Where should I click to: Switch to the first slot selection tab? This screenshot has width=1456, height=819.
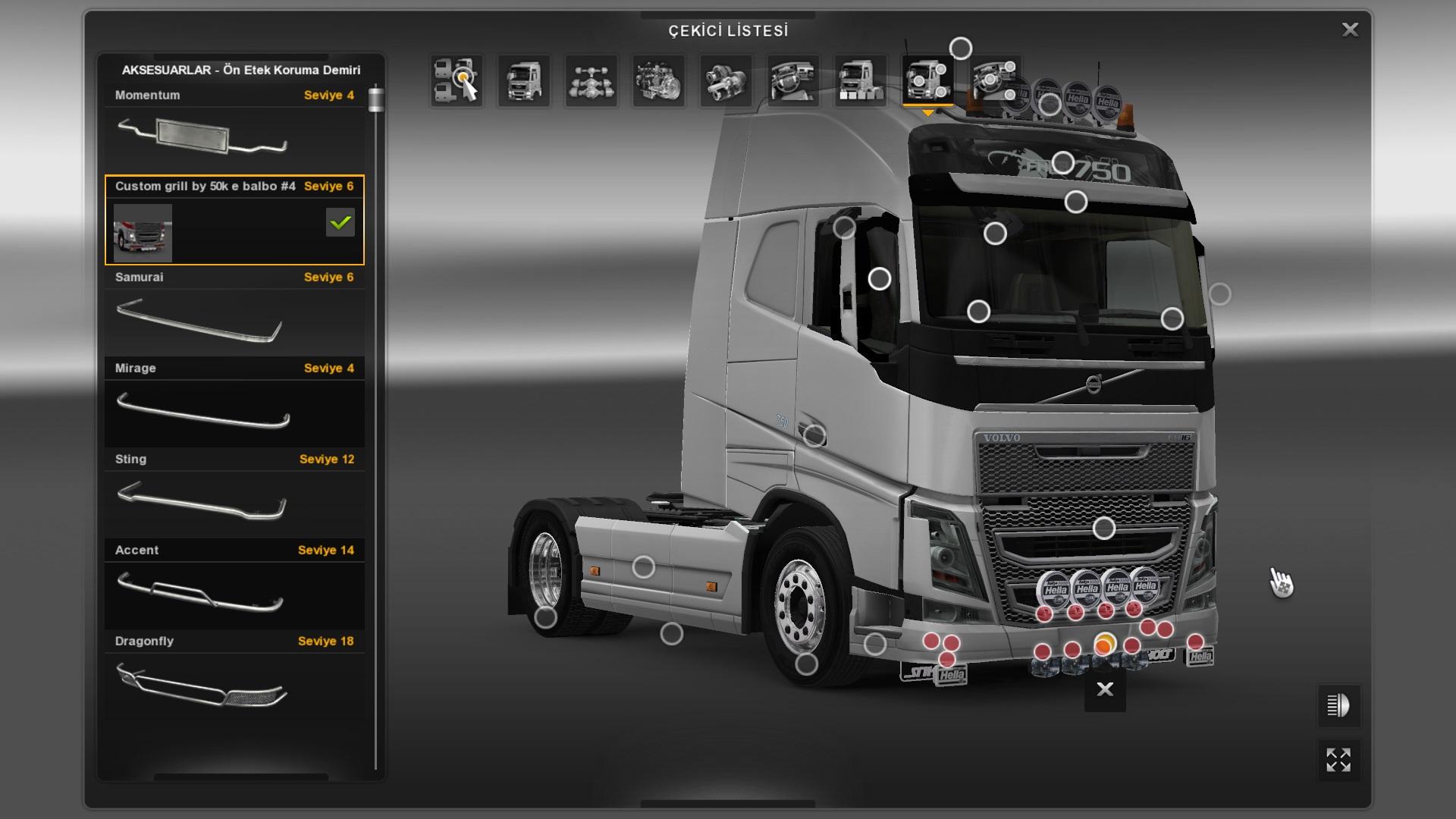point(459,80)
